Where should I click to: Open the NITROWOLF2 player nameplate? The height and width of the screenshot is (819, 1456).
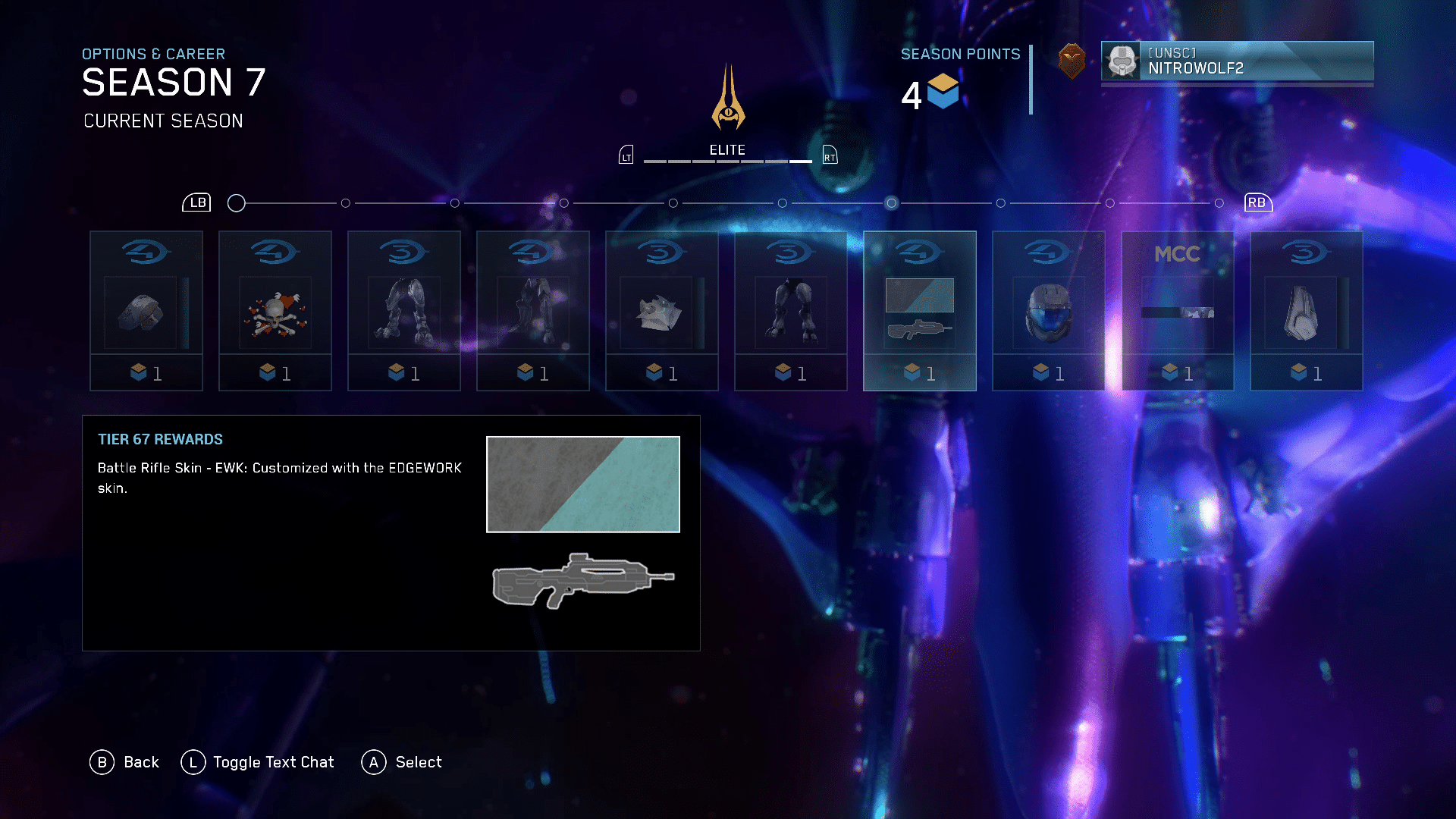click(x=1237, y=61)
